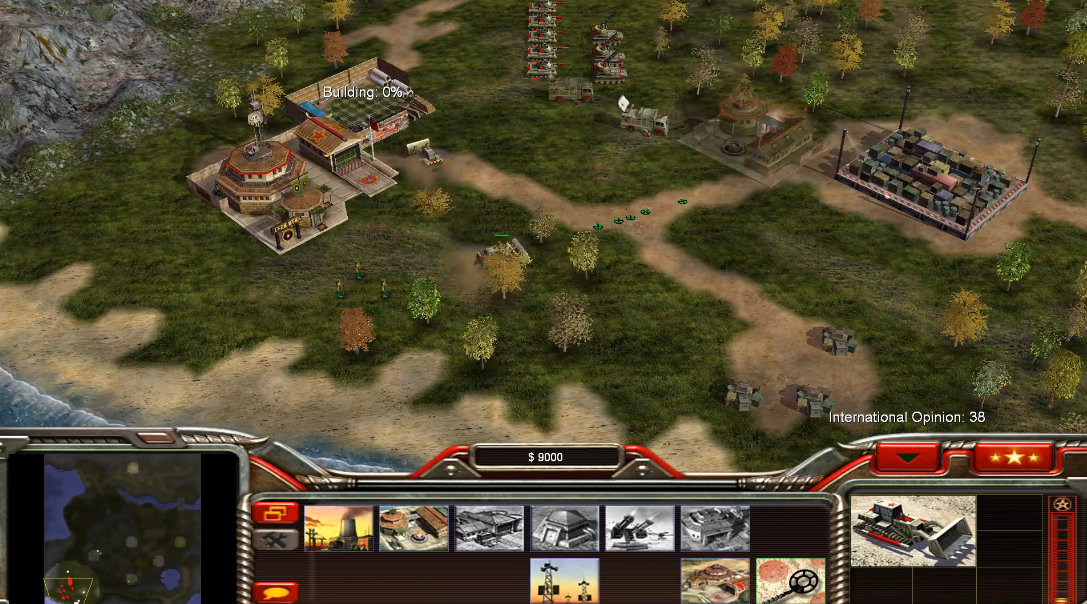Select the Gattling Cannon build icon
Screen dimensions: 1087x604
[639, 528]
